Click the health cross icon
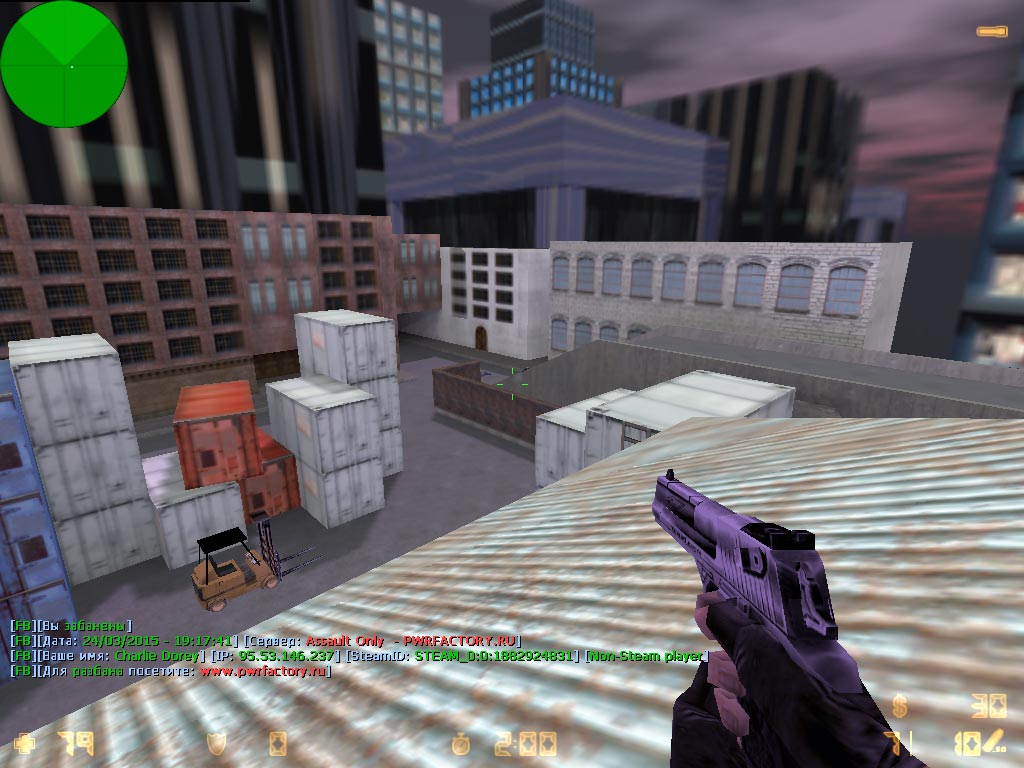Viewport: 1024px width, 768px height. [23, 744]
